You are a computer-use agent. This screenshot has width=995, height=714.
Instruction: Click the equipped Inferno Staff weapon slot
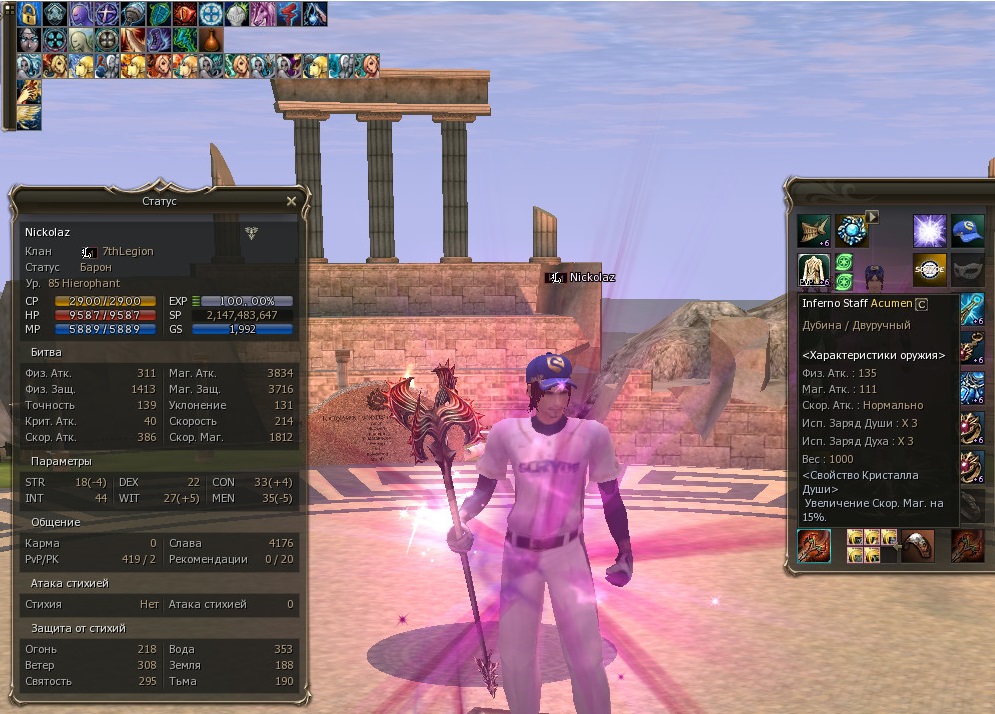point(814,547)
